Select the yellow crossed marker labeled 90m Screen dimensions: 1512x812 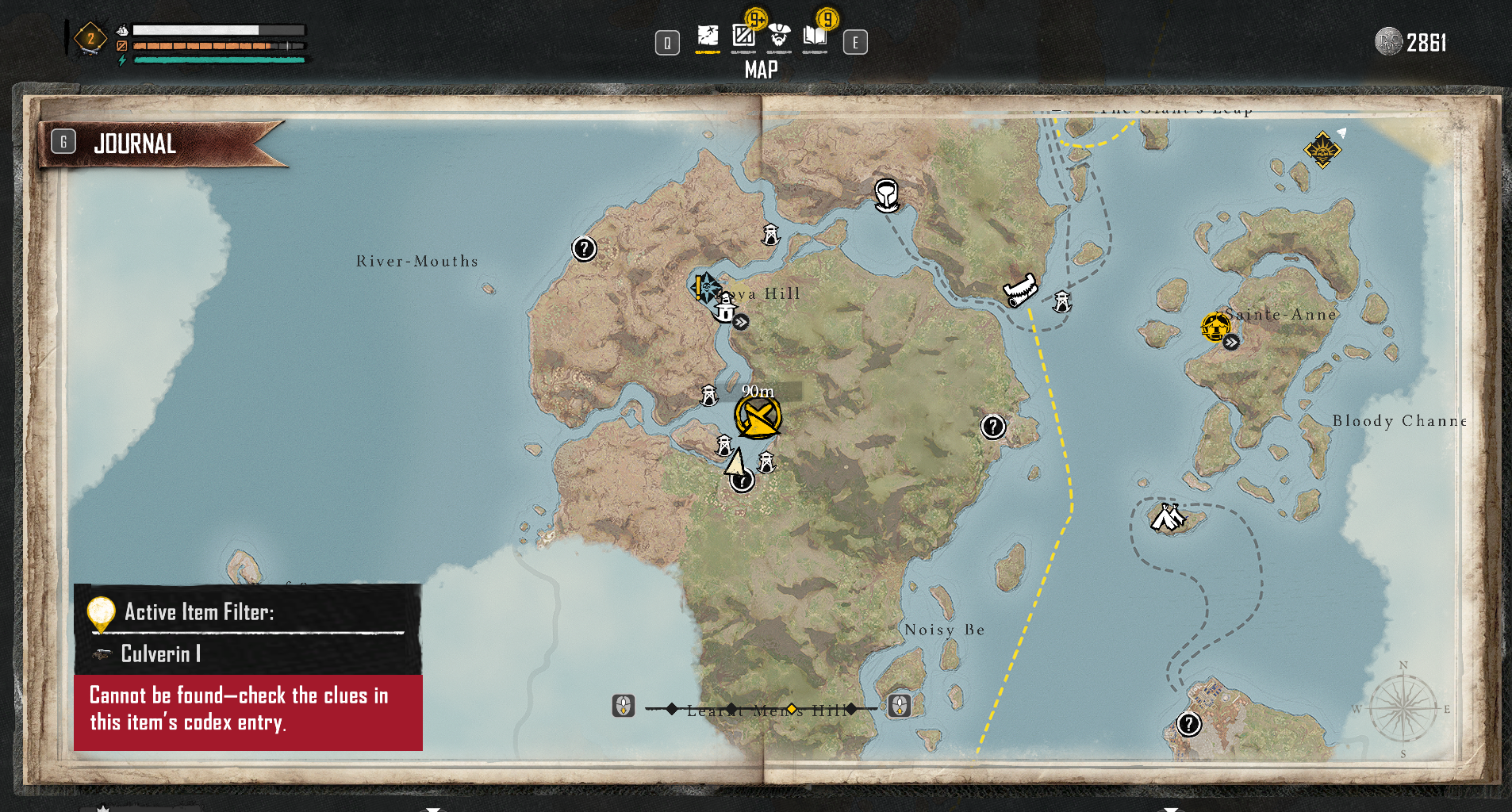point(758,417)
